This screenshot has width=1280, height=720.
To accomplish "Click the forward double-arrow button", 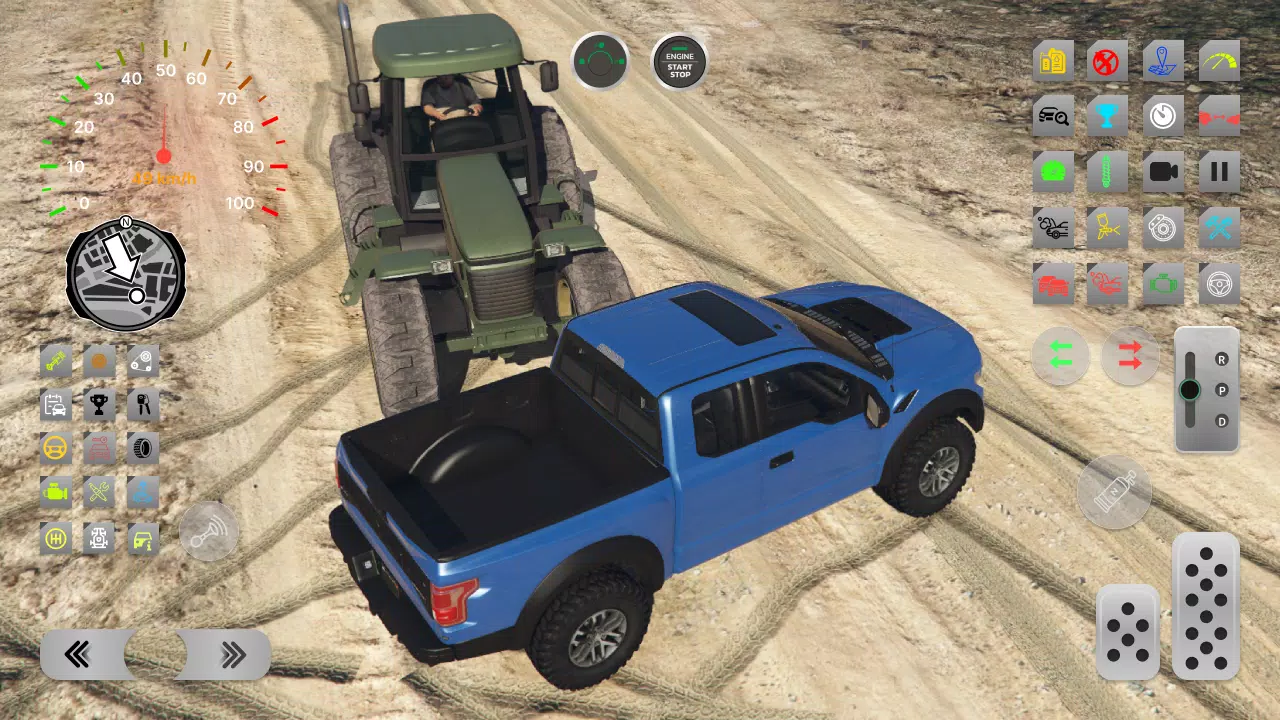I will pos(233,654).
